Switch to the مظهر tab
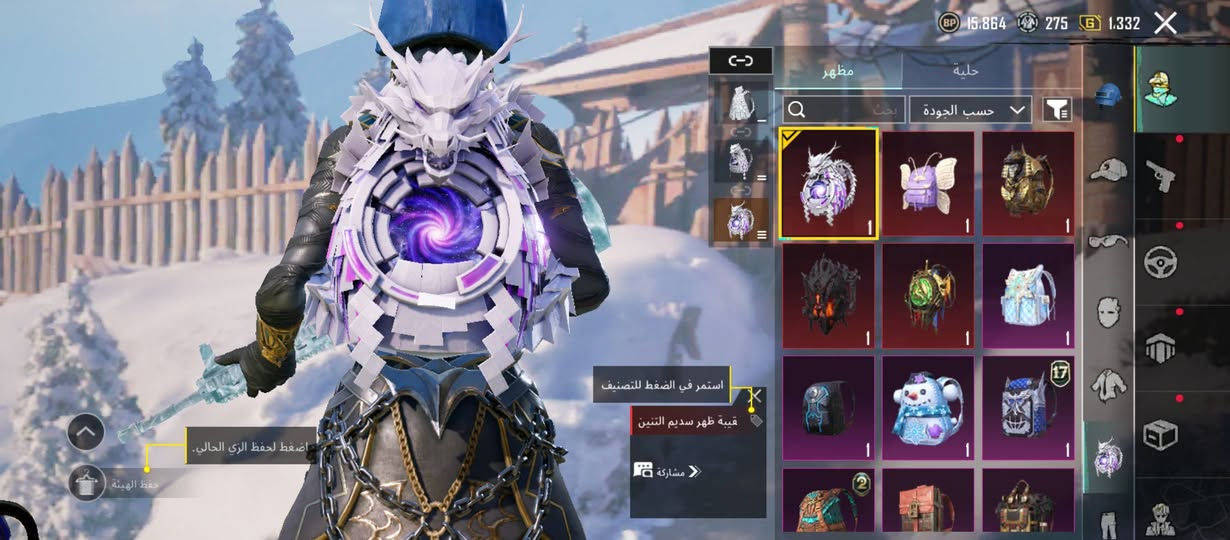This screenshot has height=540, width=1230. pyautogui.click(x=838, y=71)
